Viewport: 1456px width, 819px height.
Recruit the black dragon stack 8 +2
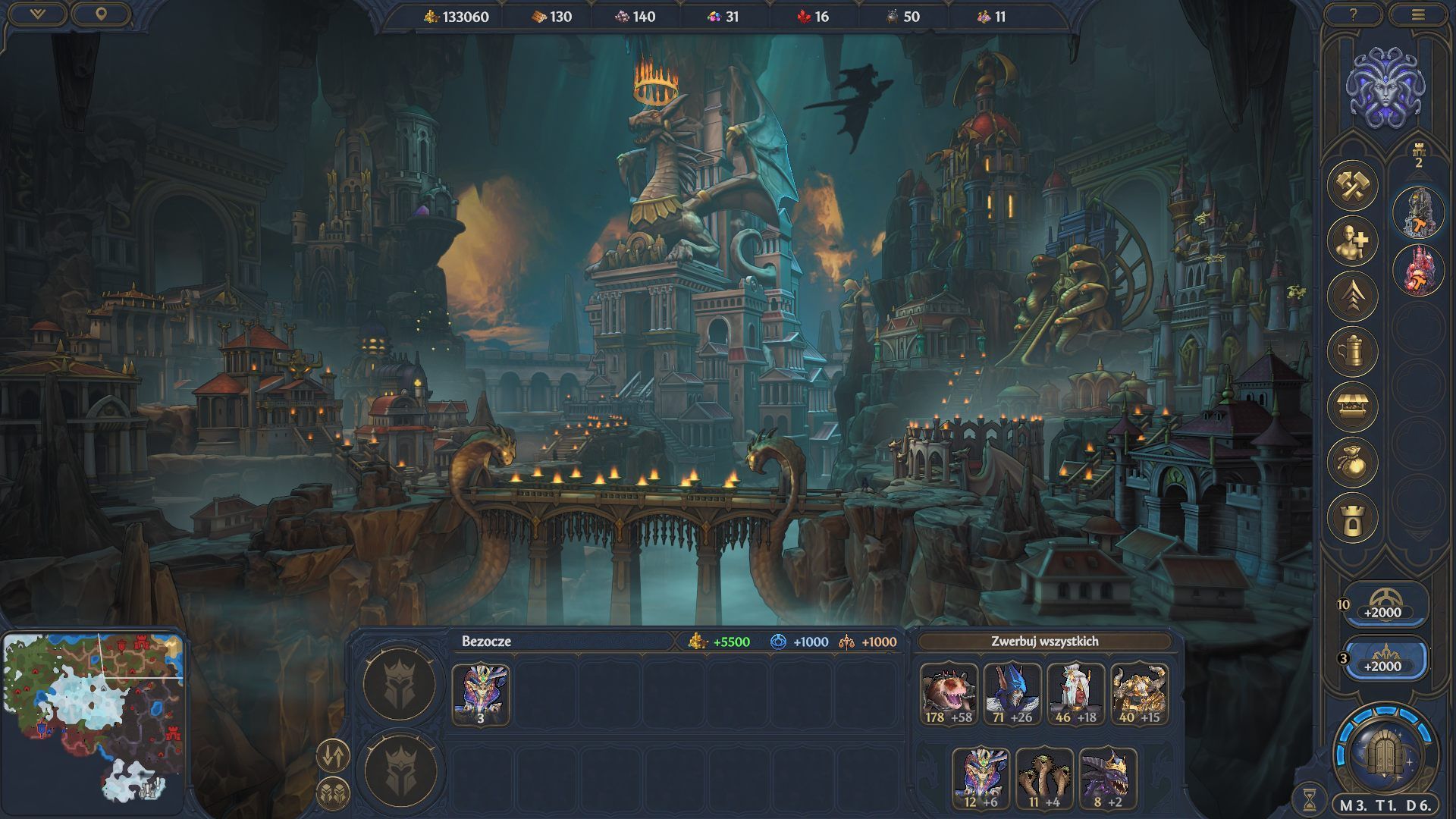(1108, 777)
